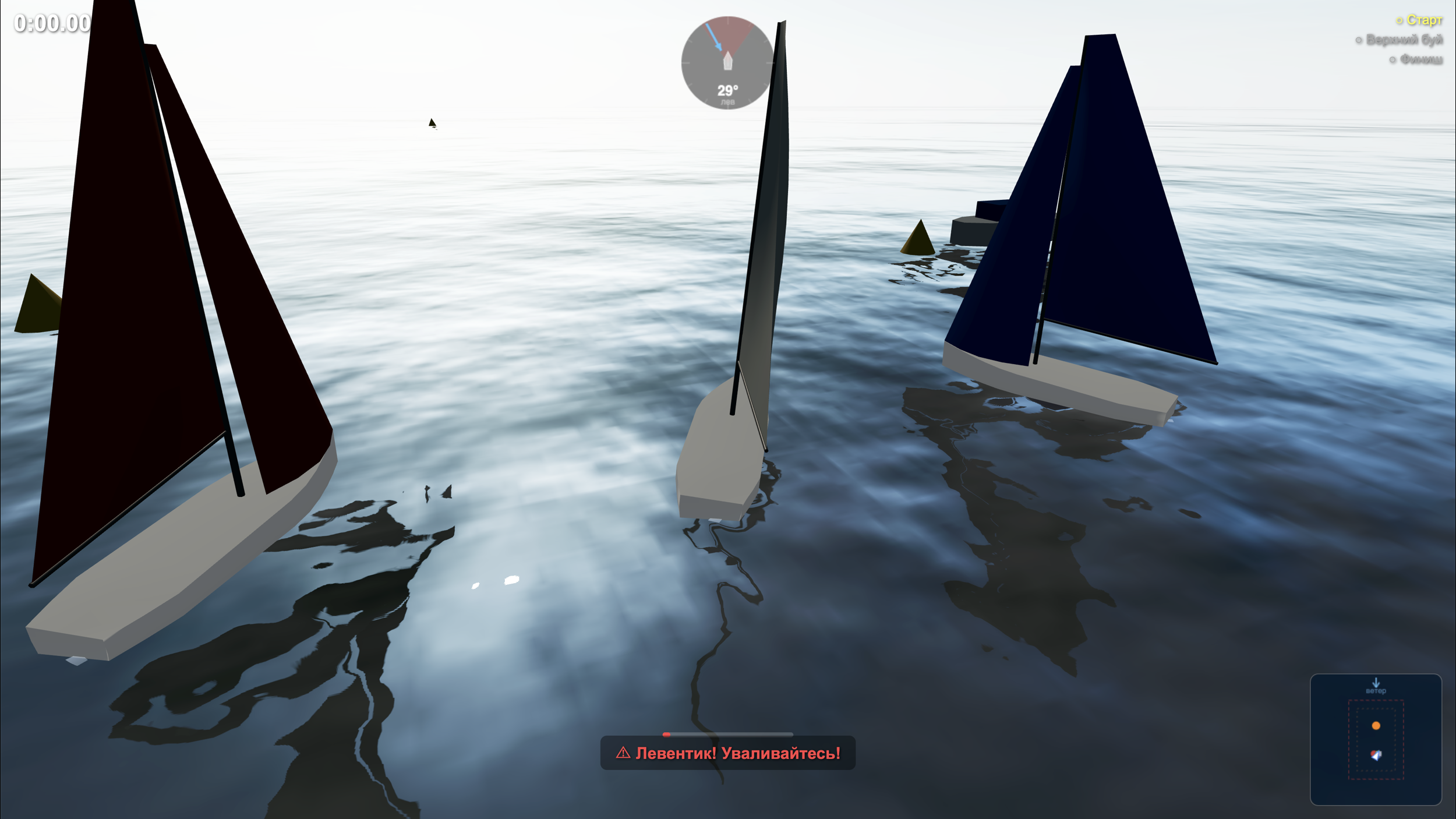The image size is (1456, 819).
Task: Select the player boat icon on the minimap
Action: (1377, 756)
